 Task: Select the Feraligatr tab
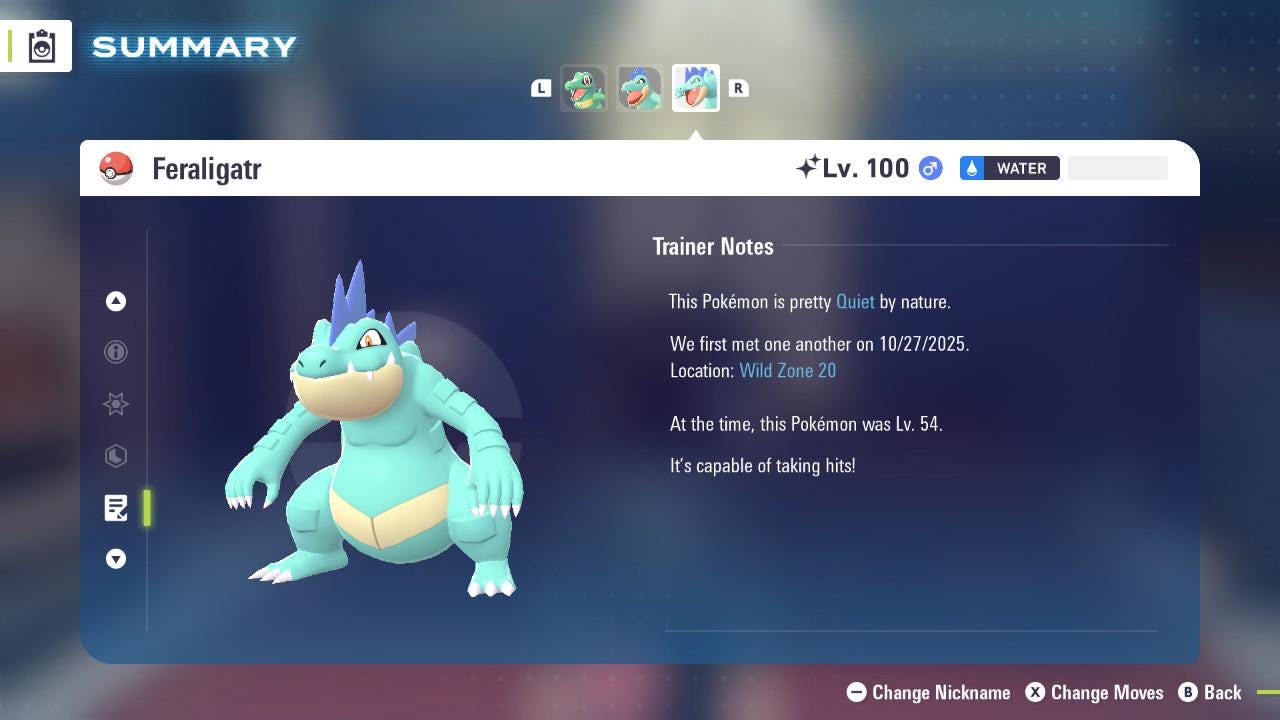pos(695,88)
